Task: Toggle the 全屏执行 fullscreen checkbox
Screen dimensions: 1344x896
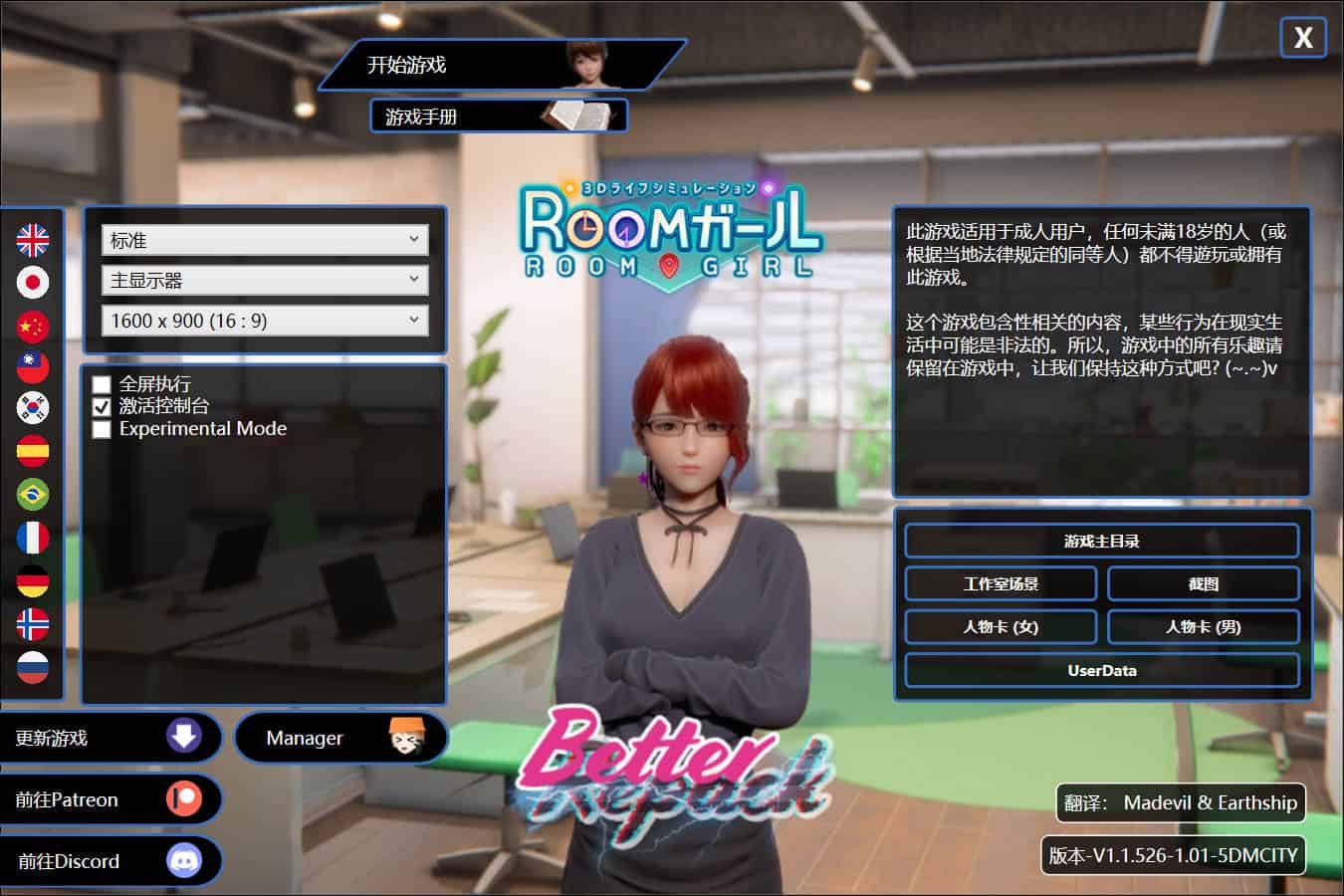Action: (x=102, y=384)
